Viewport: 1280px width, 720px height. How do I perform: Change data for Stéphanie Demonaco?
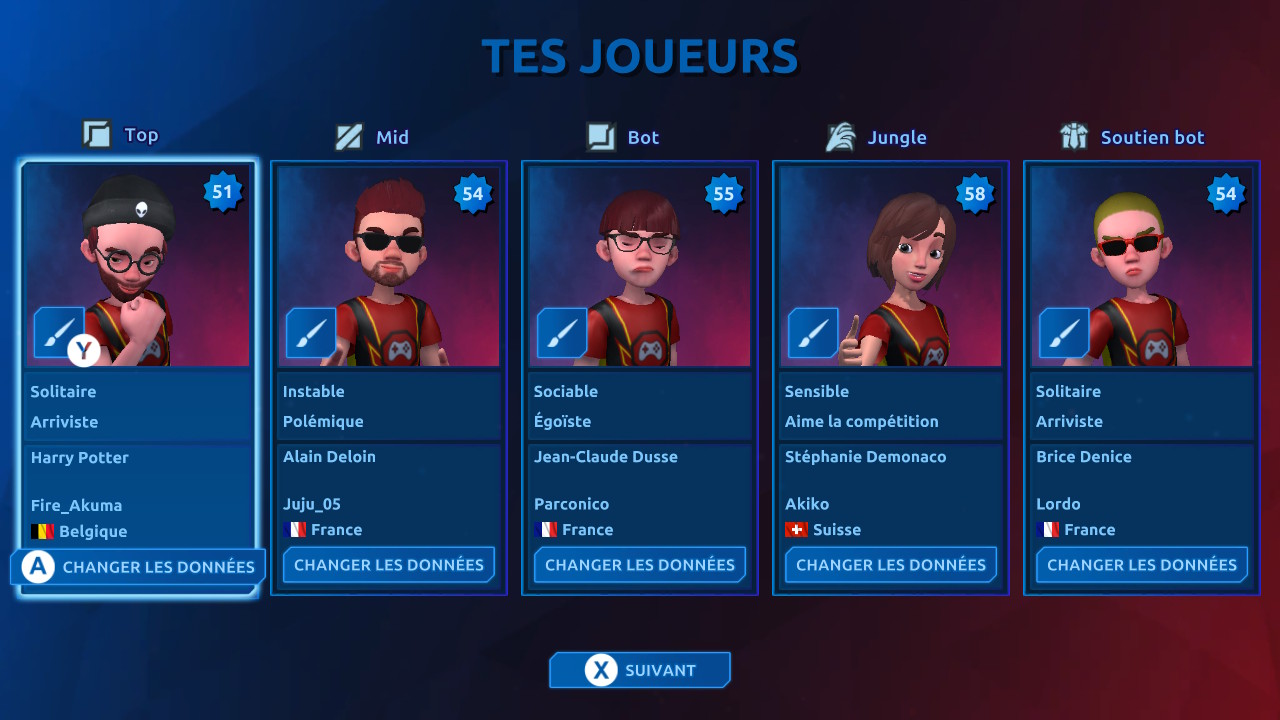point(891,565)
